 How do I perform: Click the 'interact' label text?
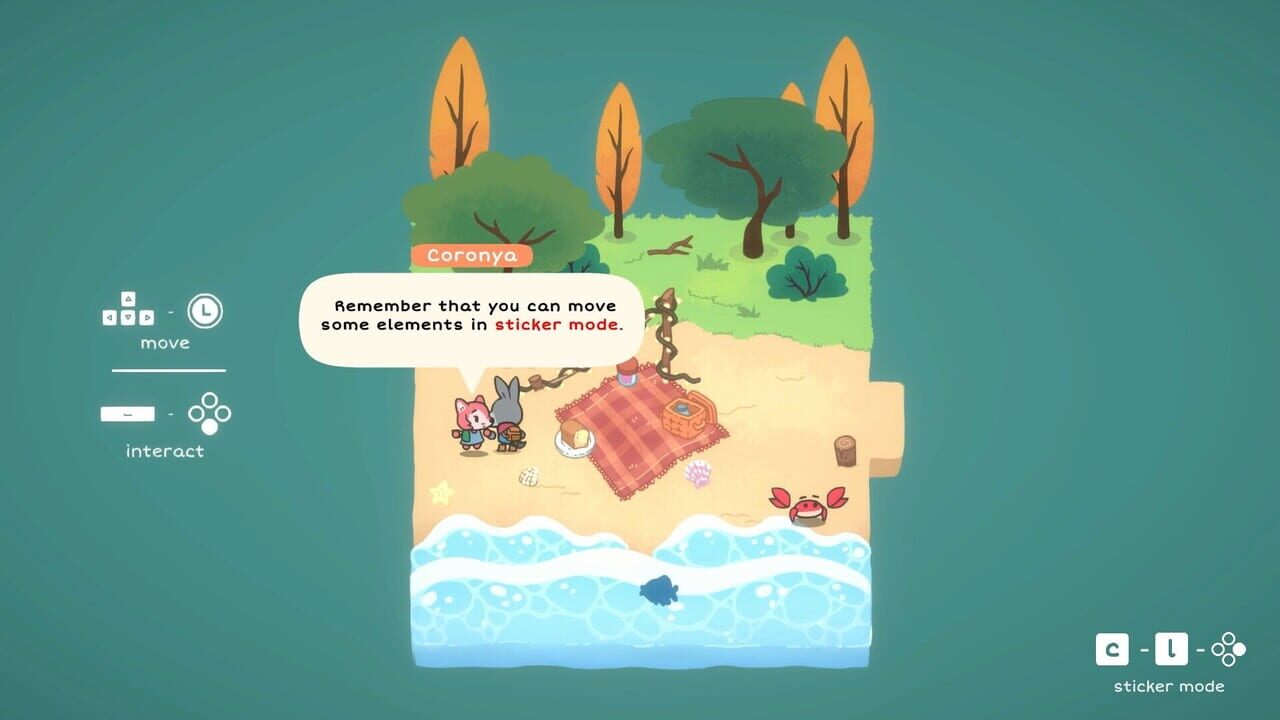click(163, 450)
